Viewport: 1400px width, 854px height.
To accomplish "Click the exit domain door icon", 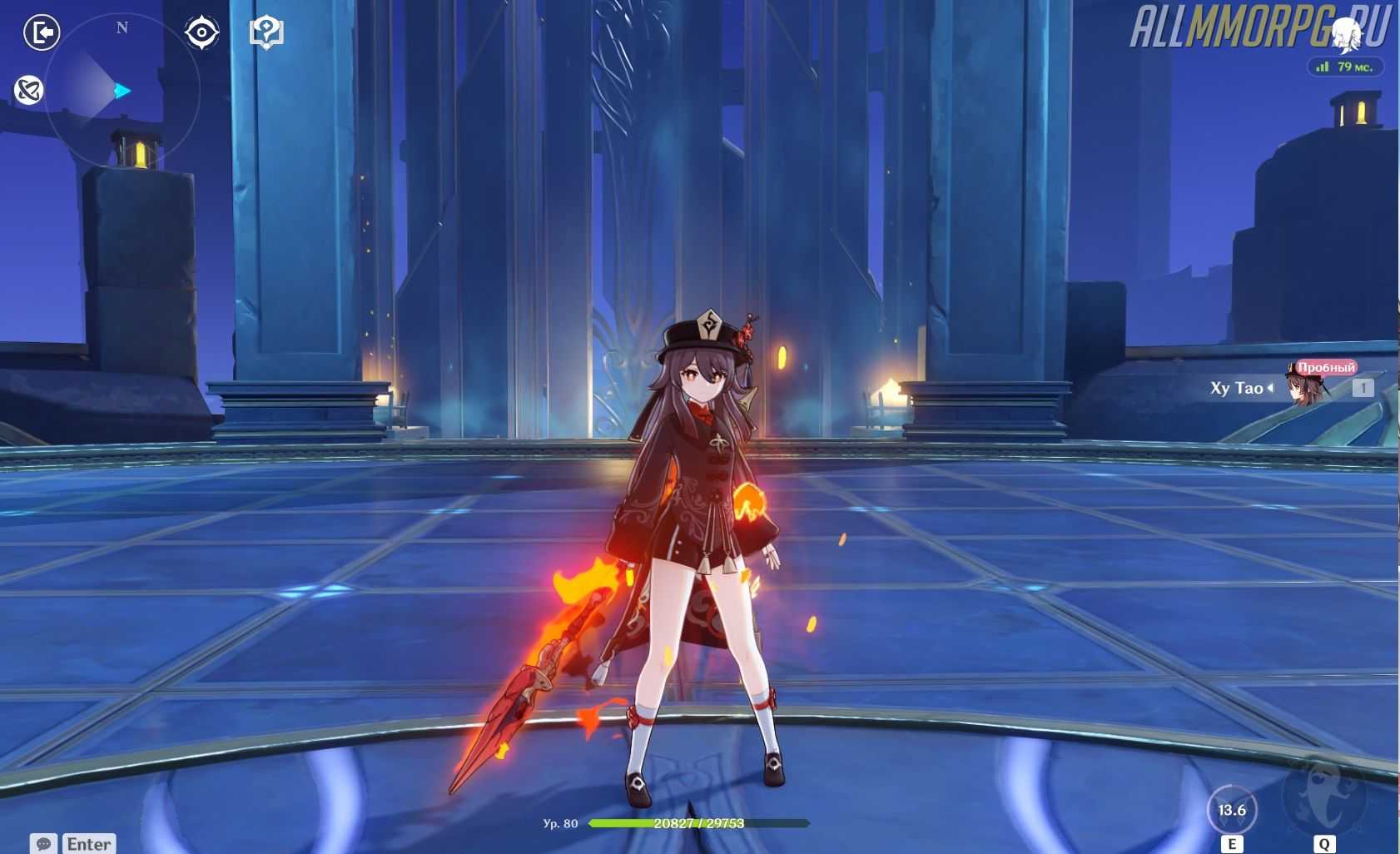I will [x=42, y=32].
